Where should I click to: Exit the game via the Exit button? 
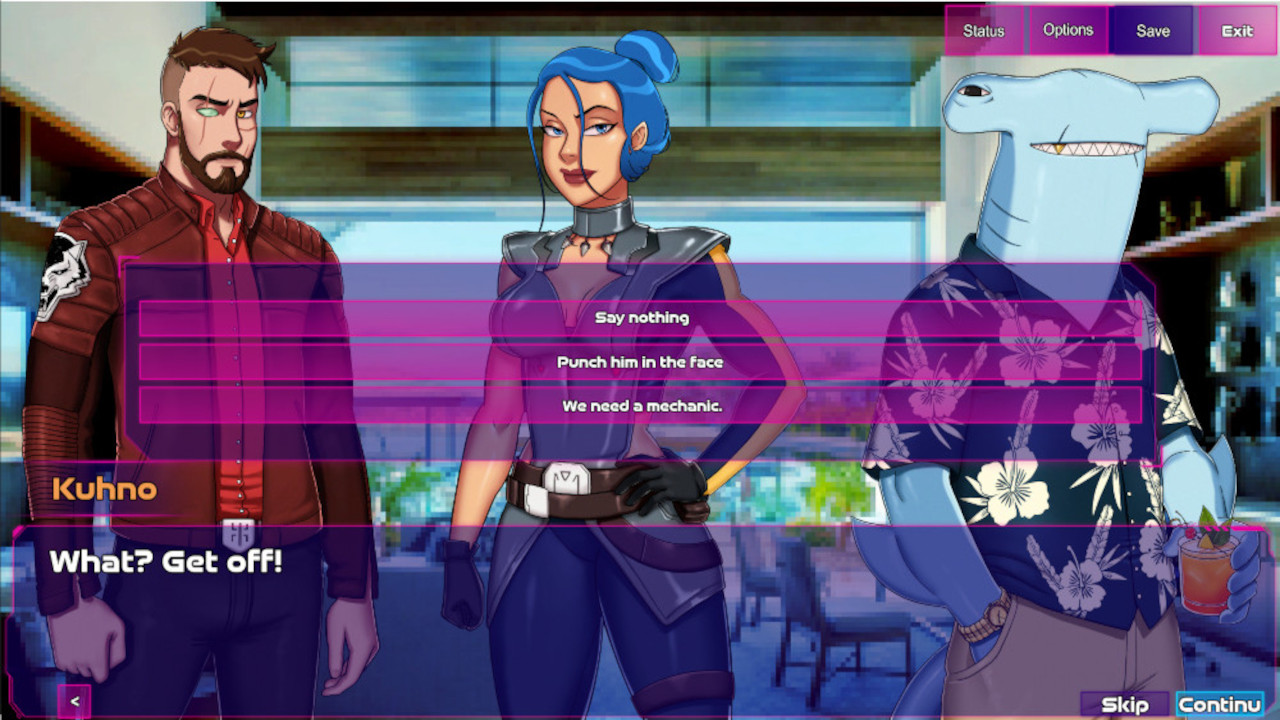click(1236, 31)
